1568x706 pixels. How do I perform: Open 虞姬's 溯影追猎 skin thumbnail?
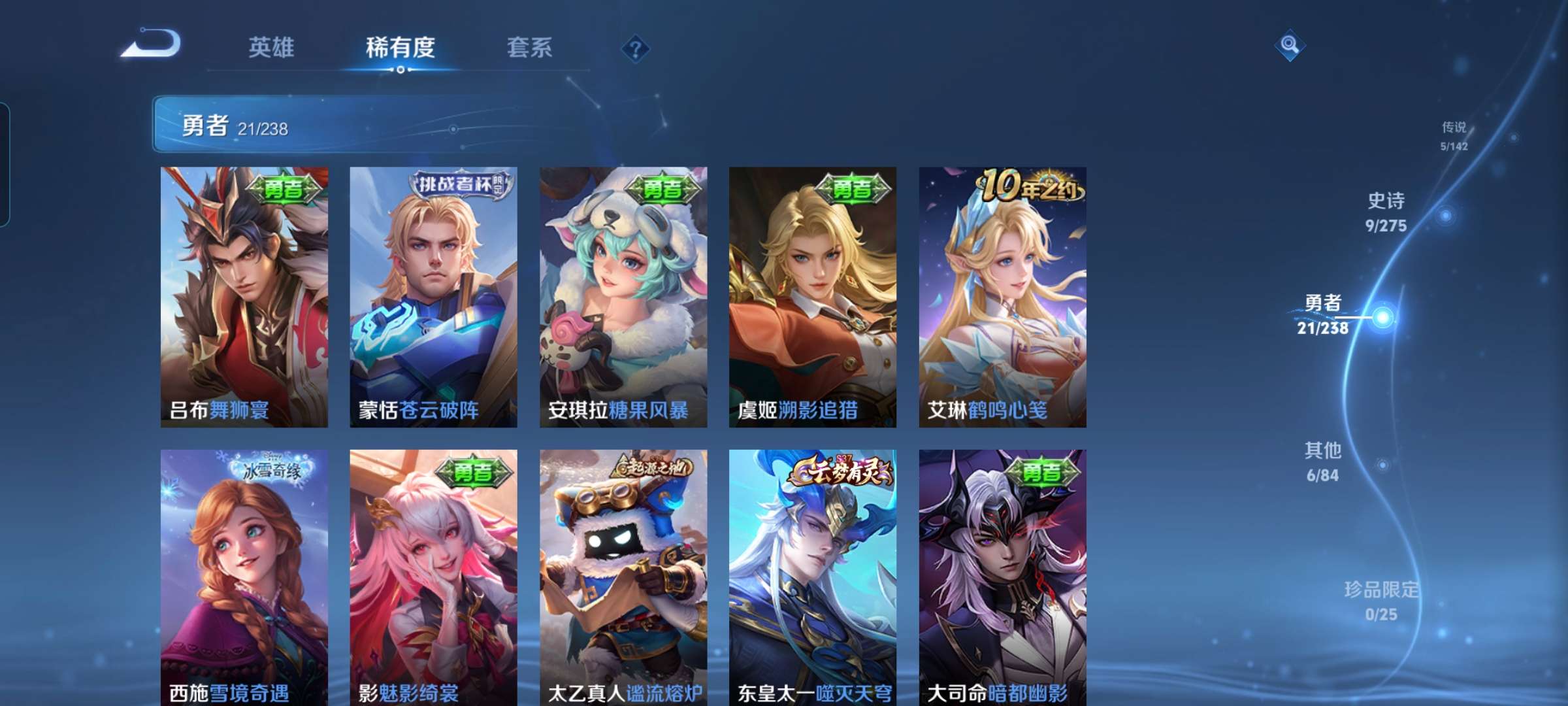(x=813, y=294)
